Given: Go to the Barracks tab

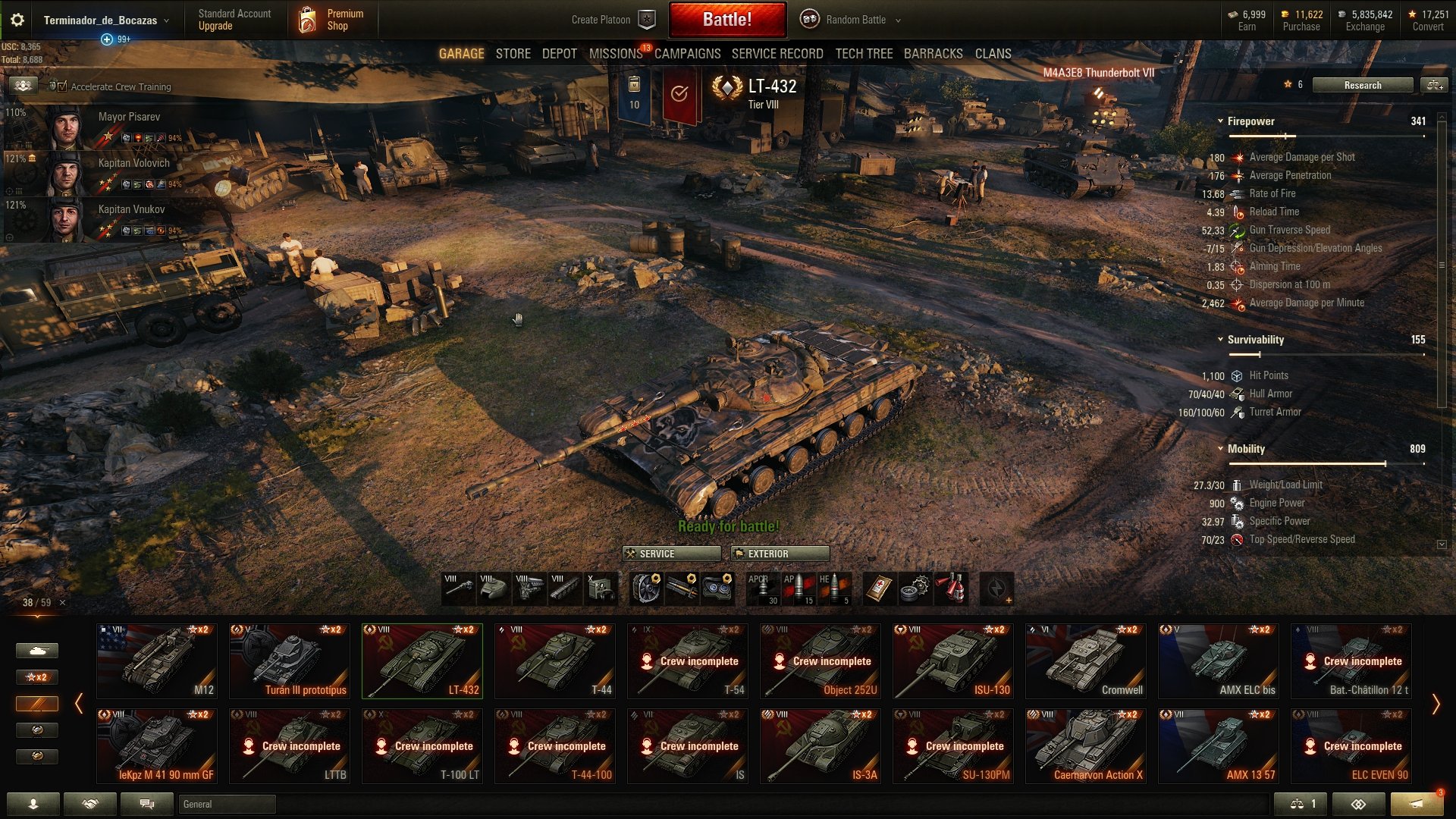Looking at the screenshot, I should (x=933, y=54).
